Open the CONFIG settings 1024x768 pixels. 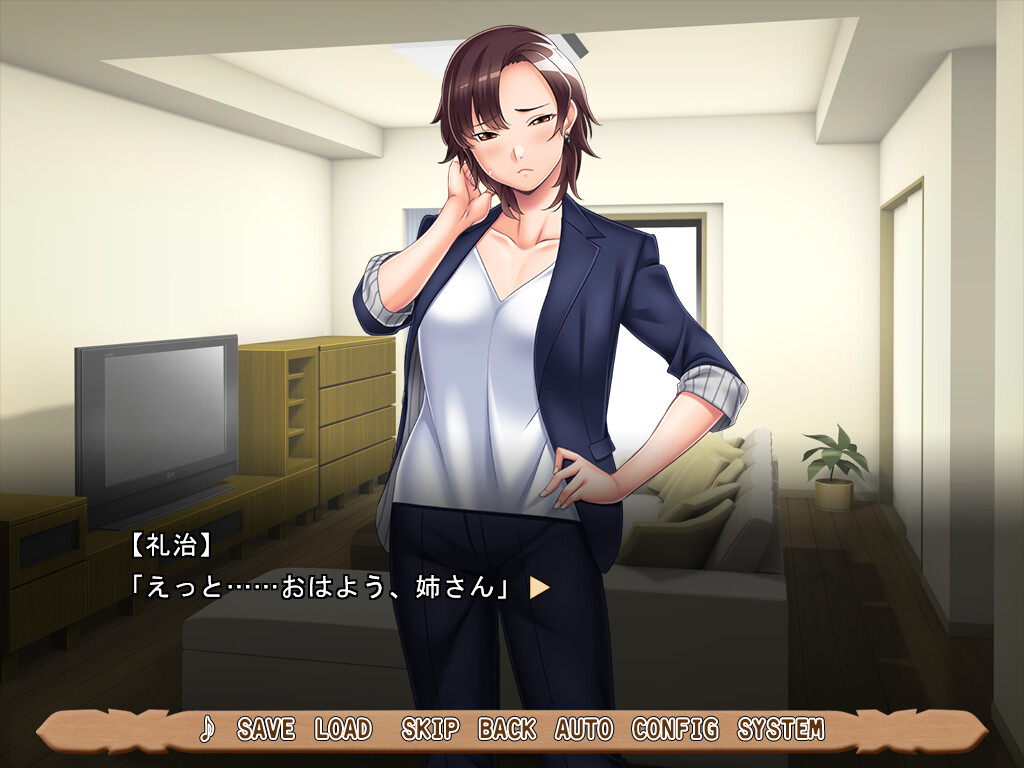click(x=675, y=730)
